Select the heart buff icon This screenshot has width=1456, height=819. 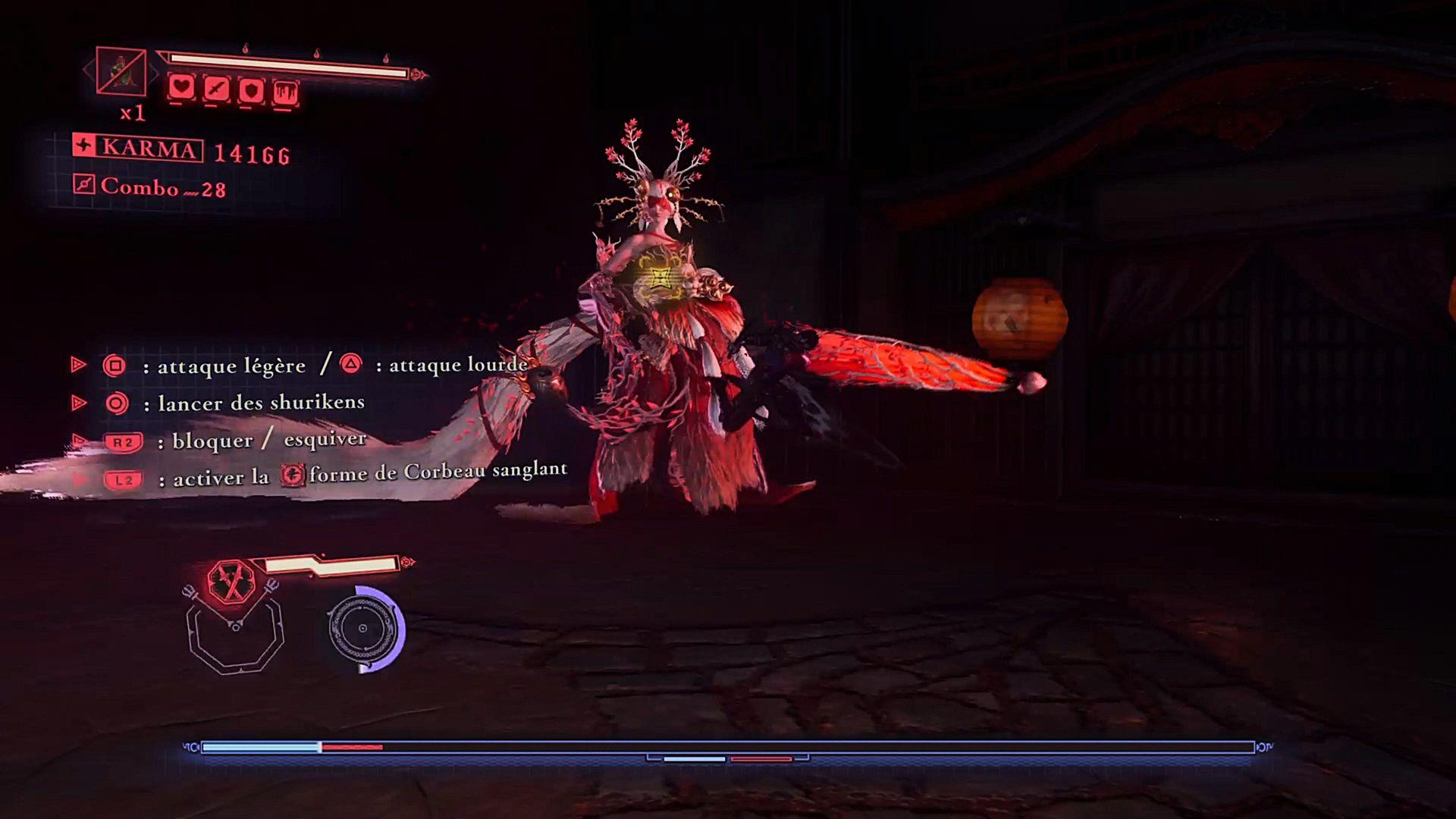point(181,88)
